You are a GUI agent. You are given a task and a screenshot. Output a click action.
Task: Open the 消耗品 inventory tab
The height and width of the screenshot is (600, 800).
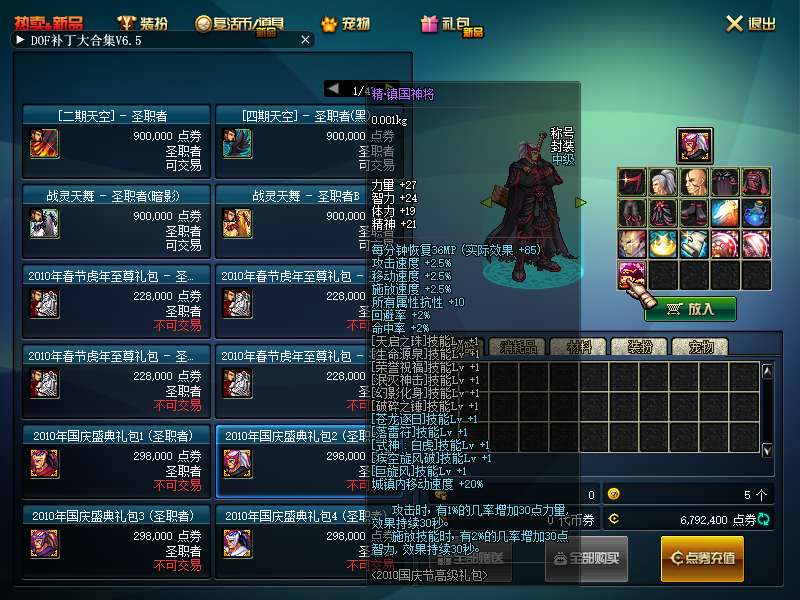click(x=519, y=347)
